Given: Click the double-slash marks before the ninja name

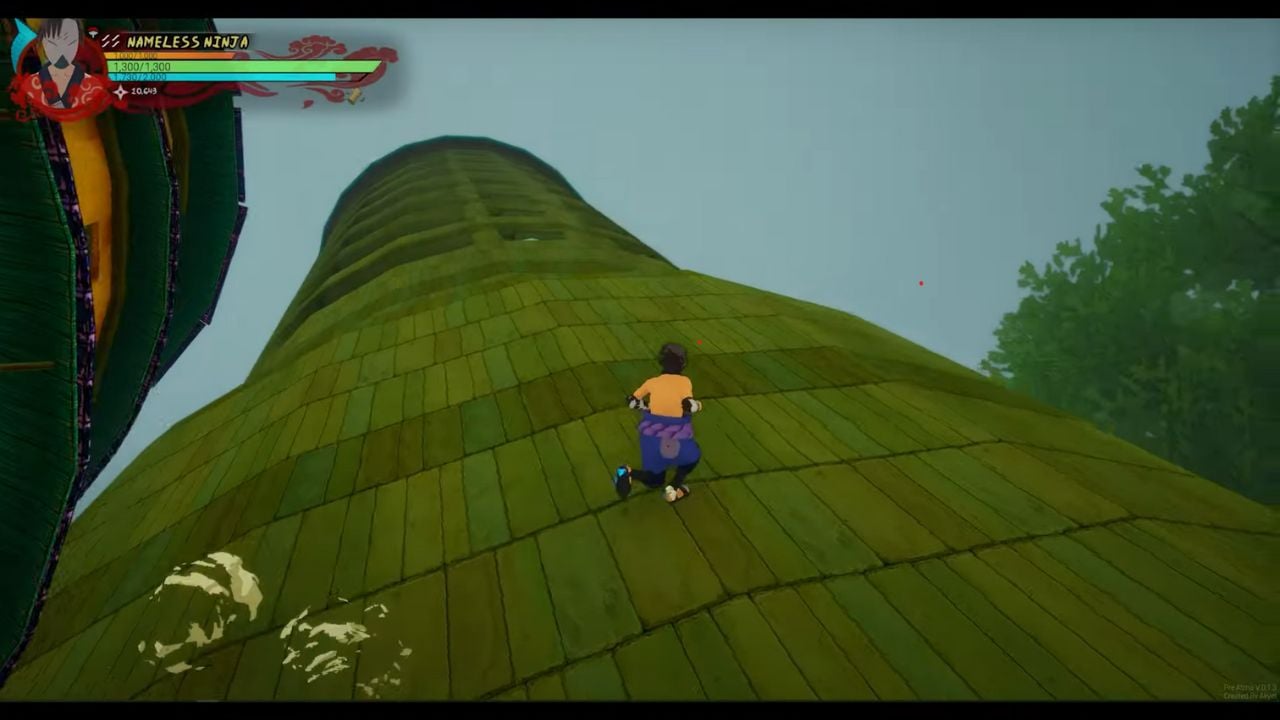Looking at the screenshot, I should click(112, 41).
